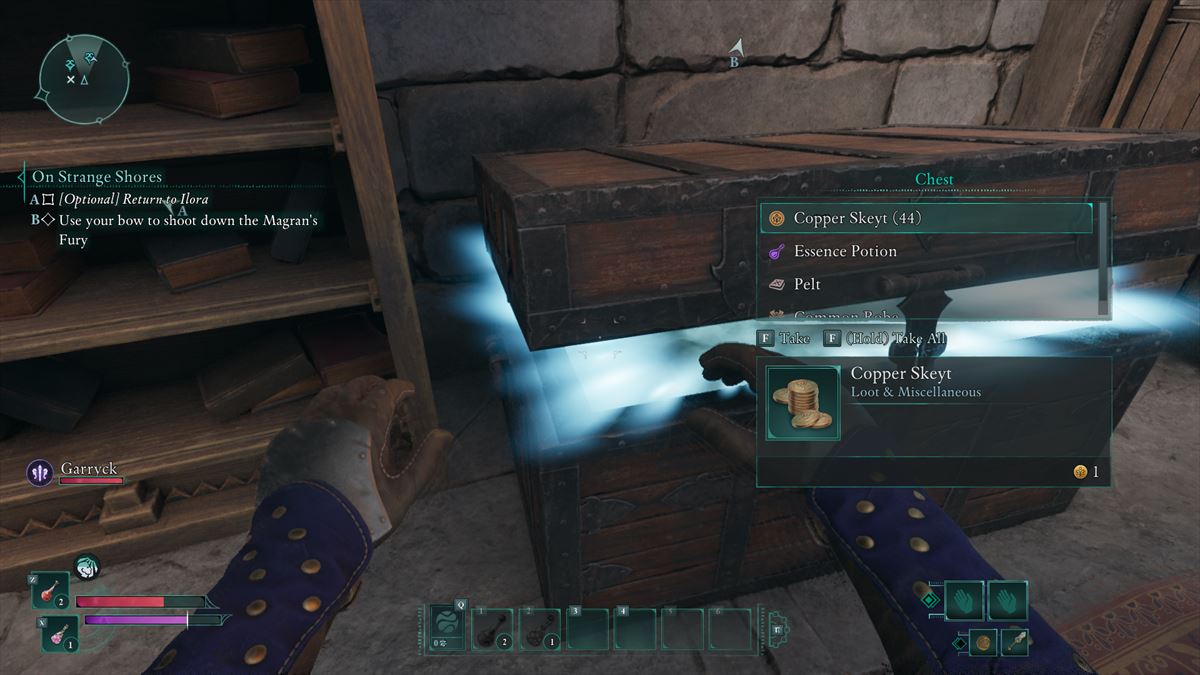The image size is (1200, 675).
Task: Select the On Strange Shores quest tracker
Action: click(x=97, y=177)
